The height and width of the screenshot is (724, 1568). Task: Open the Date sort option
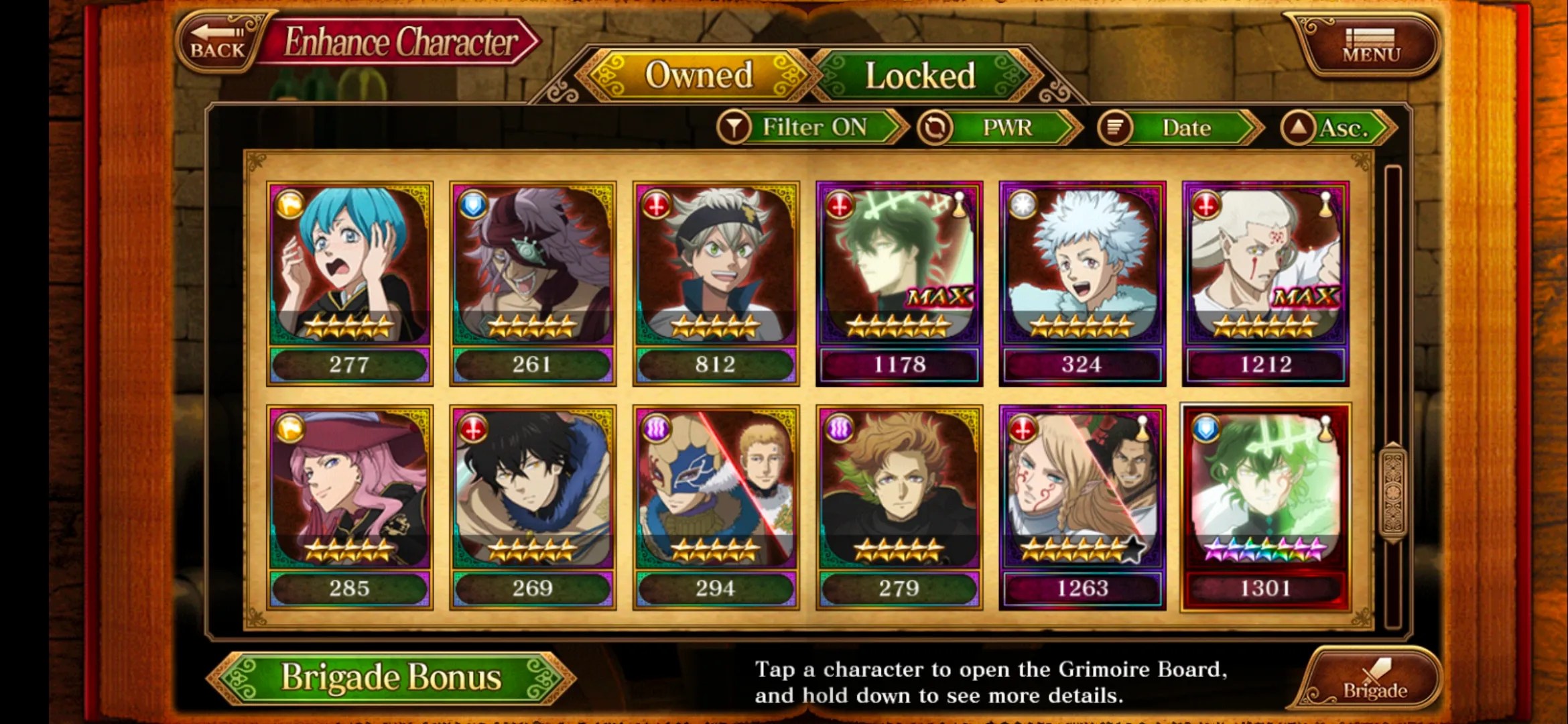coord(1179,127)
